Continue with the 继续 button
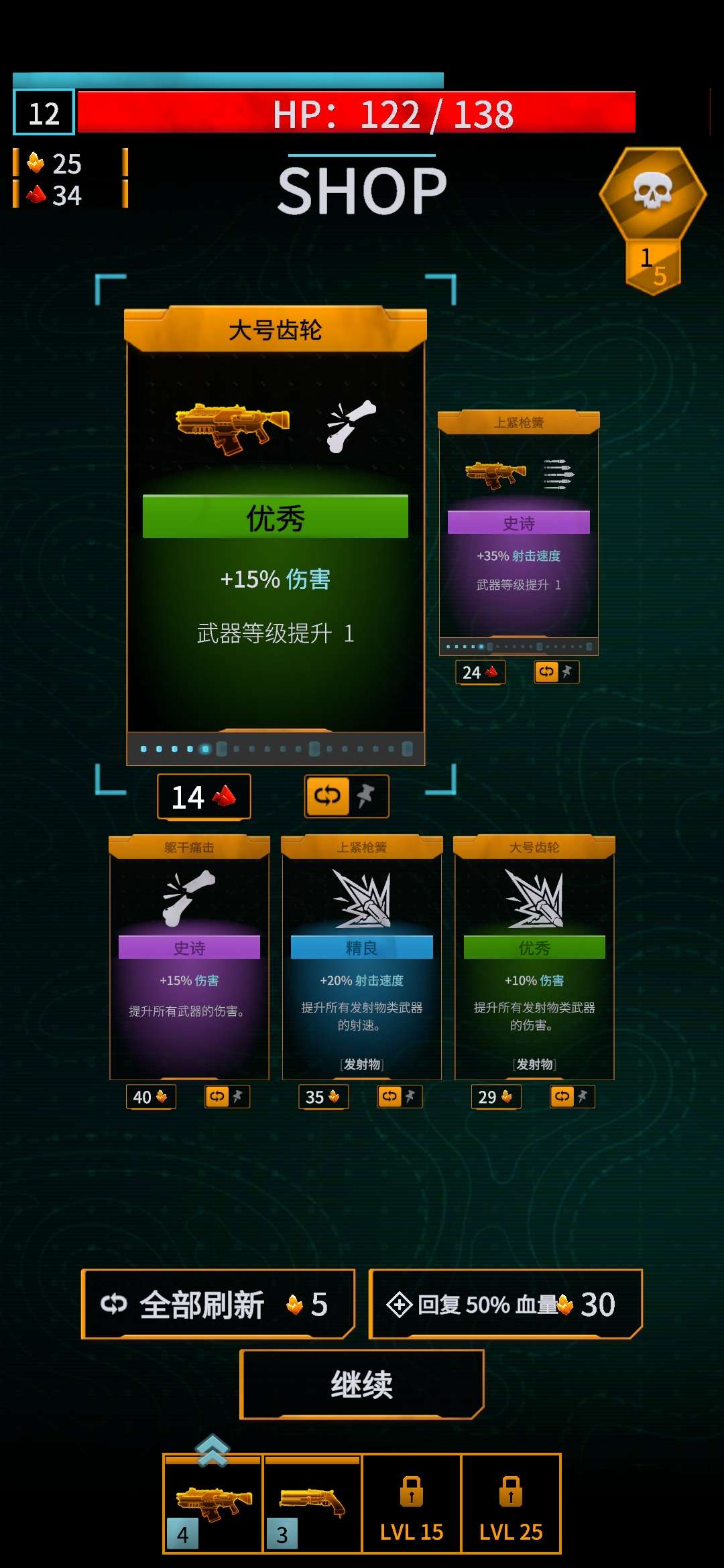Viewport: 724px width, 1568px height. pos(362,1384)
